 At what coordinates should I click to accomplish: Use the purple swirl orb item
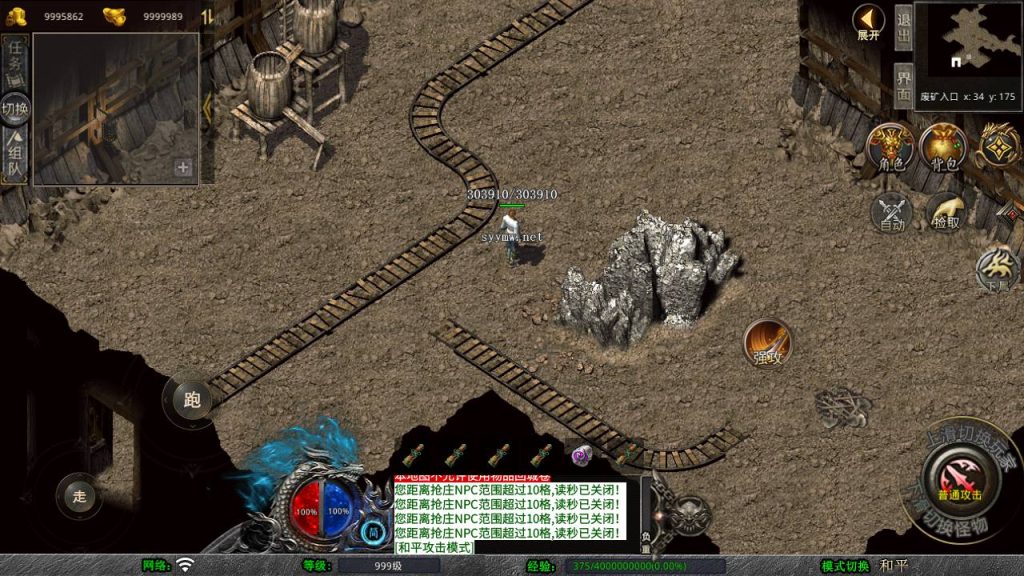tap(581, 454)
